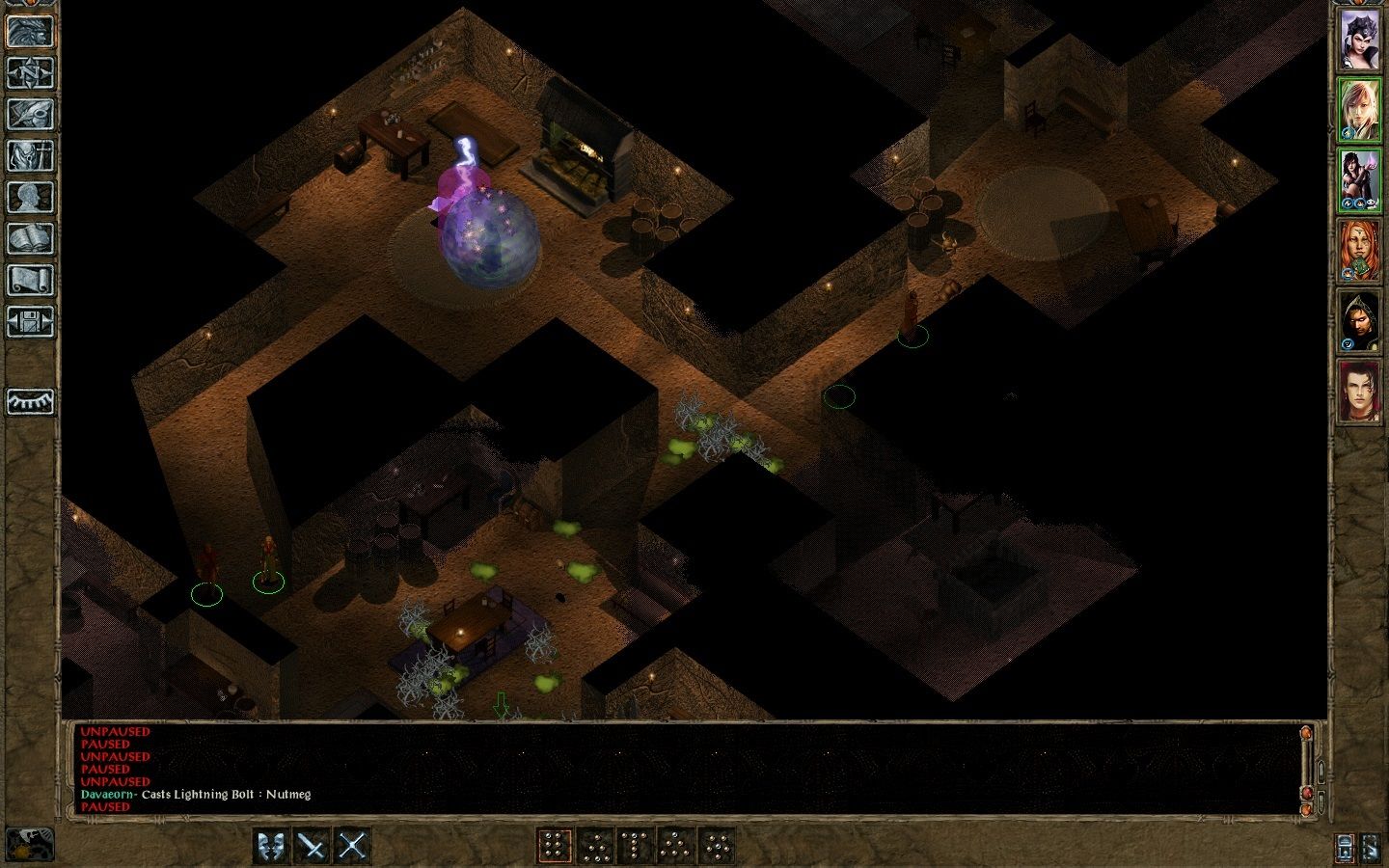Toggle the clock pause button
The height and width of the screenshot is (868, 1389).
point(29,845)
